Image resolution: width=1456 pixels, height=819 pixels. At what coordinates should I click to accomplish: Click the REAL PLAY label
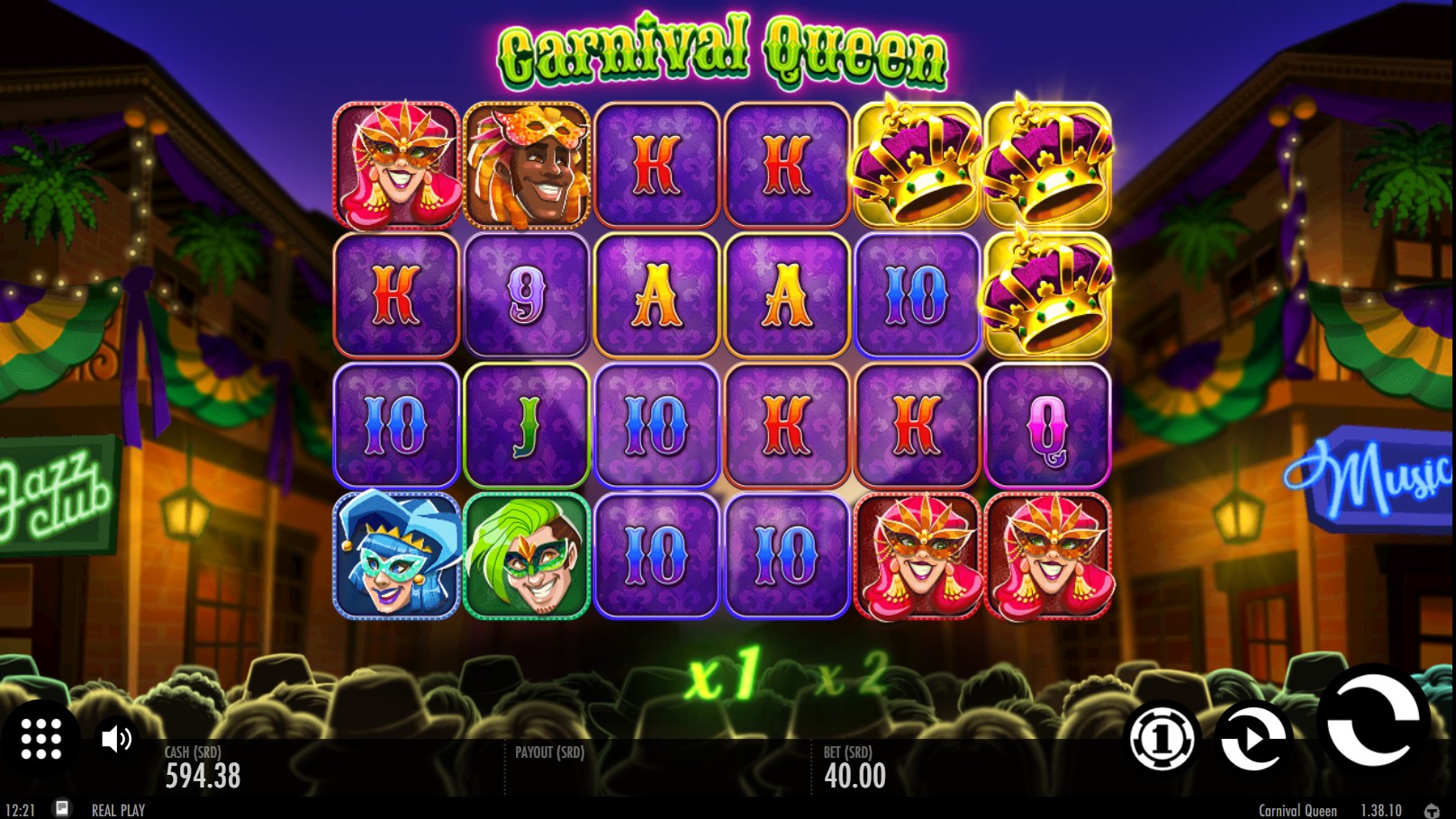120,808
